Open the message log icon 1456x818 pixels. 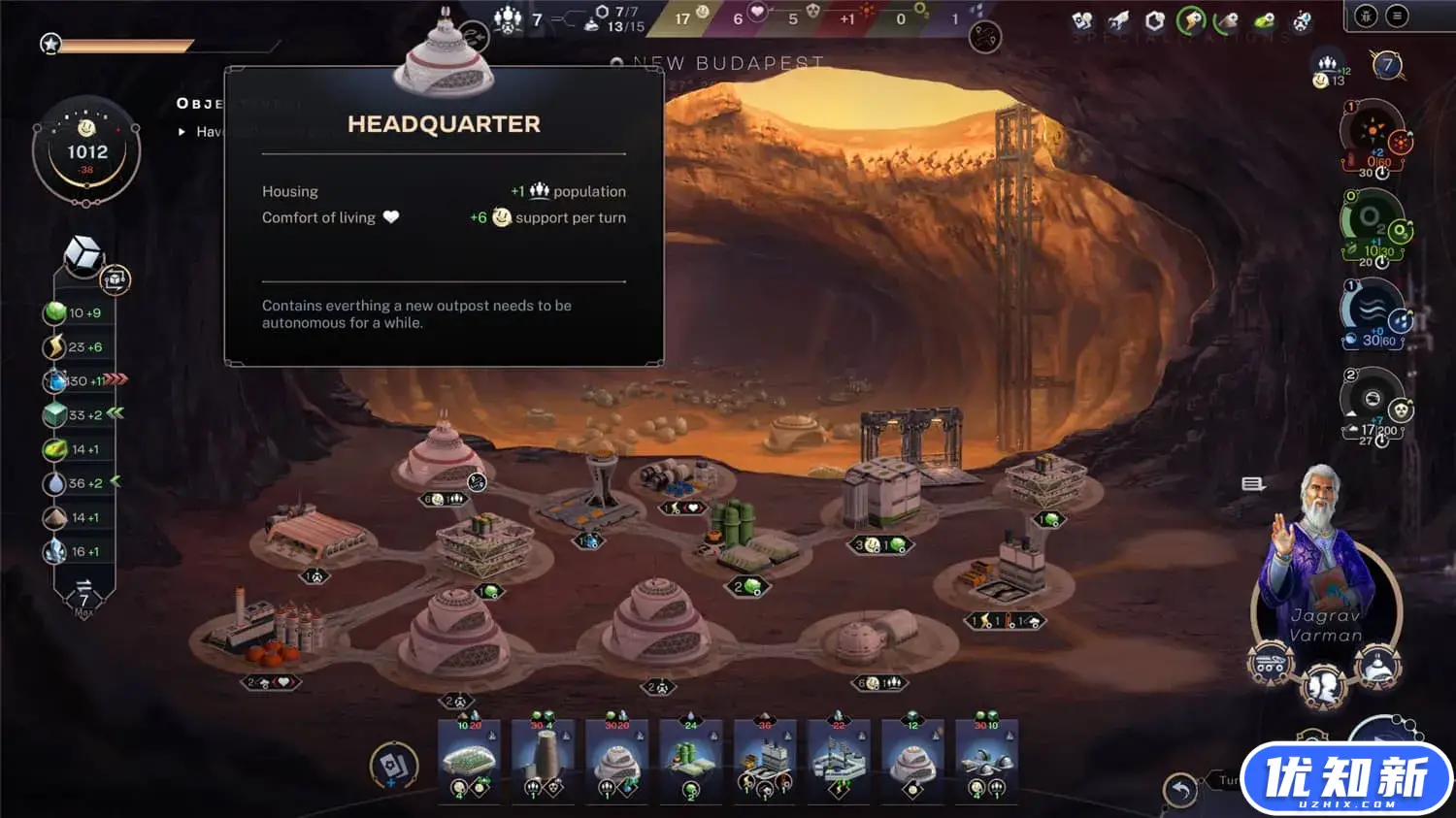tap(1252, 483)
